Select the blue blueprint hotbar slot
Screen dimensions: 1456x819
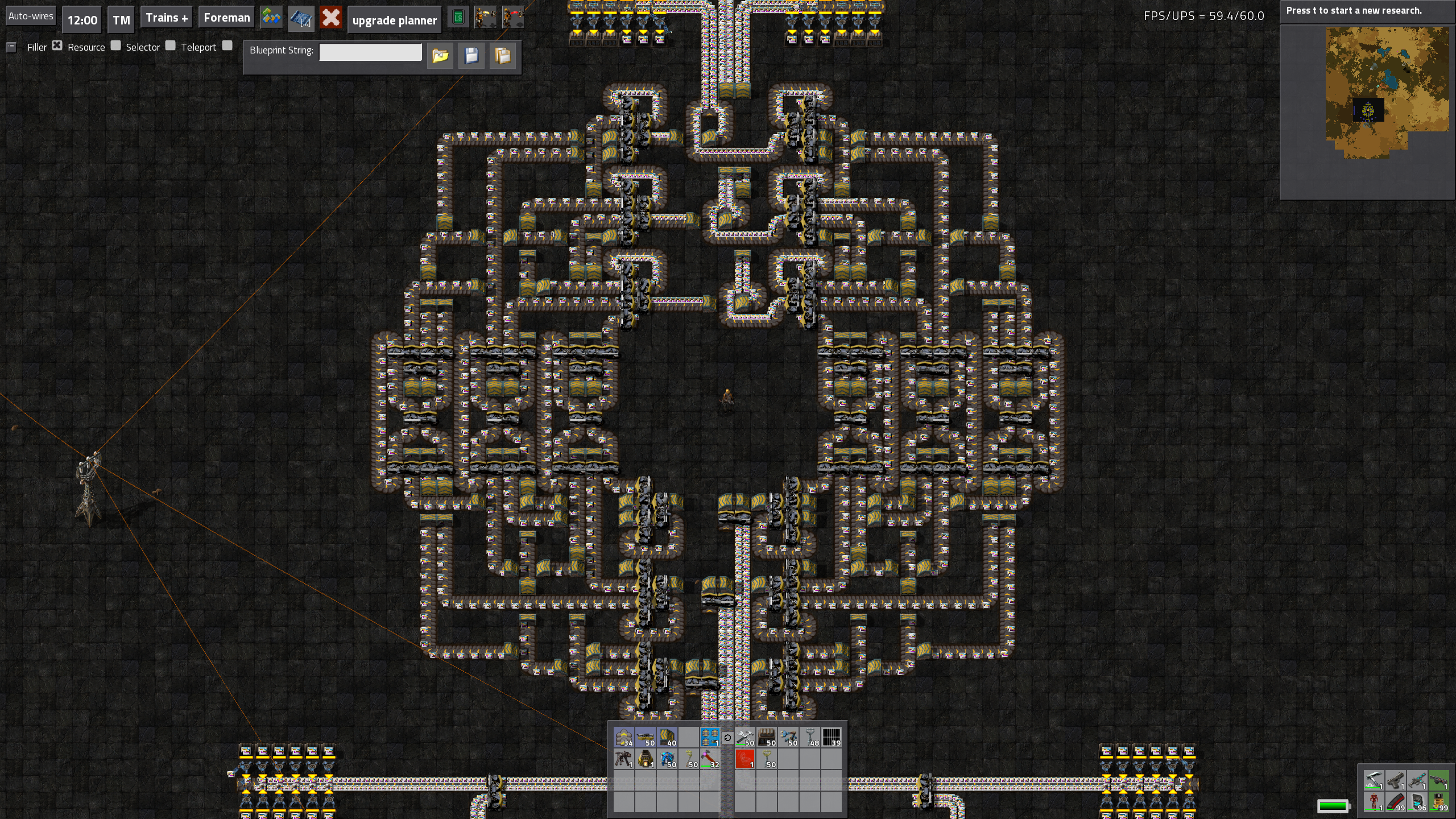click(x=710, y=737)
